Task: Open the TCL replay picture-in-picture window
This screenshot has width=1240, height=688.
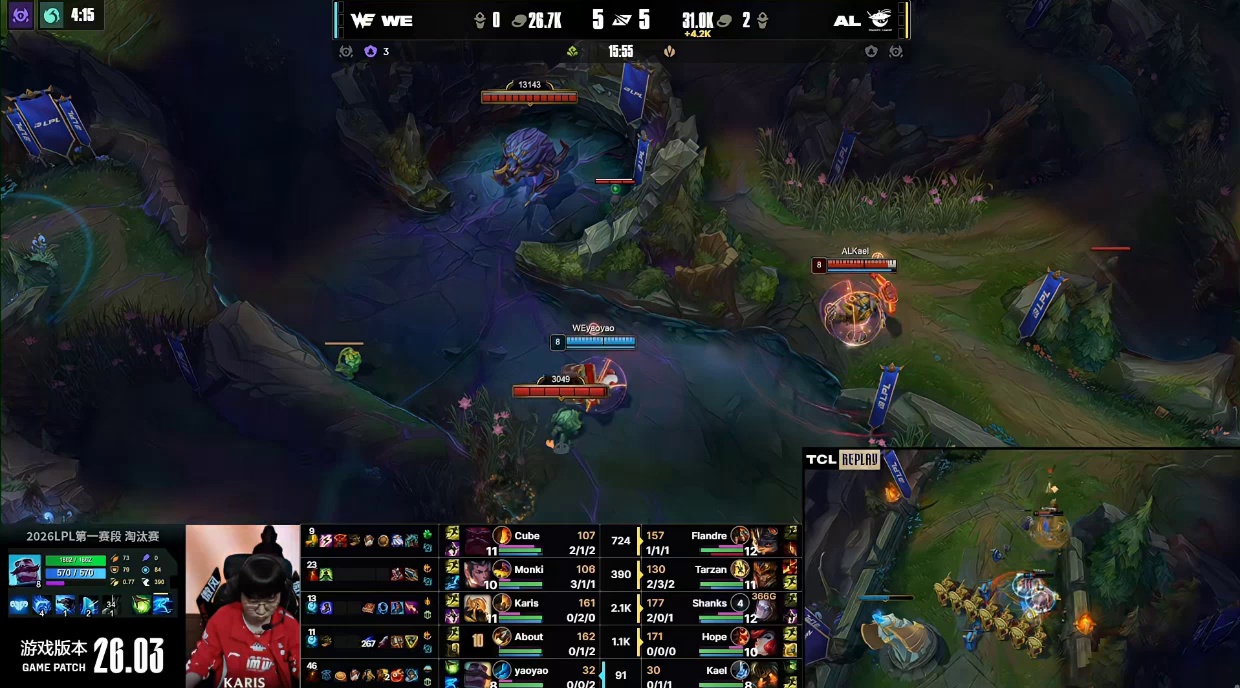Action: pyautogui.click(x=1021, y=568)
